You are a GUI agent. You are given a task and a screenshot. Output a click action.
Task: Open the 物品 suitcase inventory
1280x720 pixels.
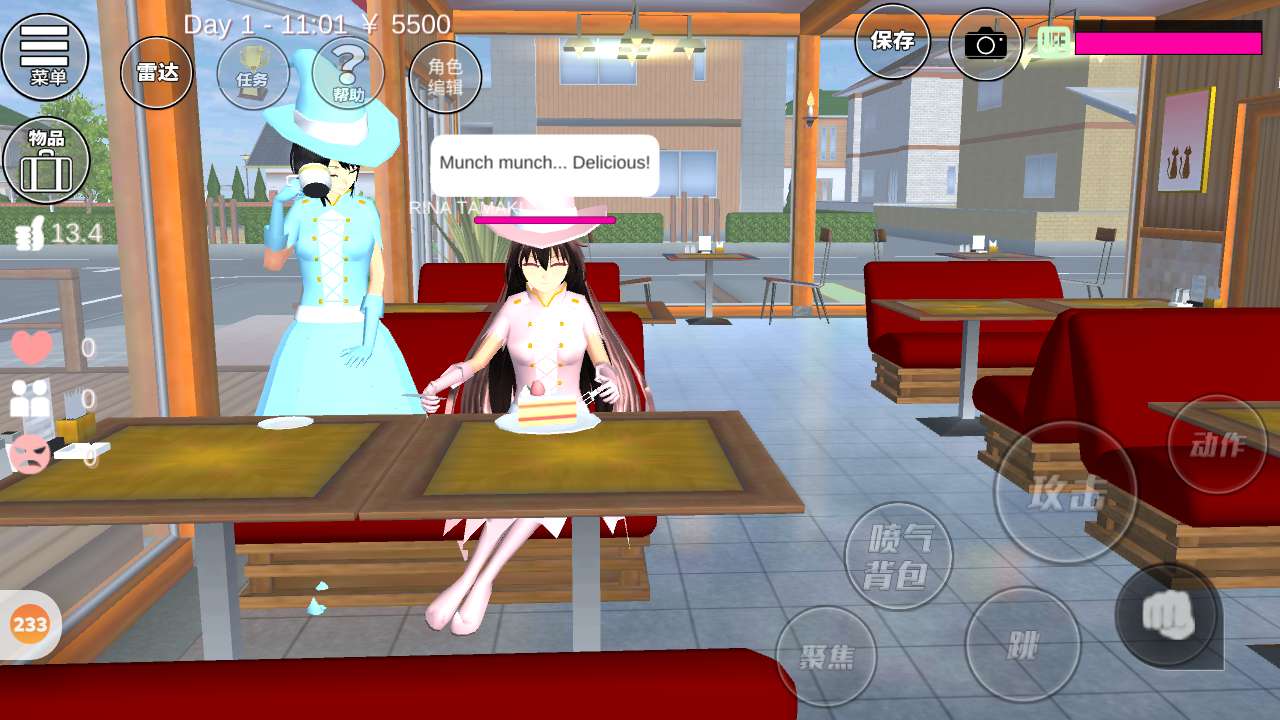click(46, 160)
